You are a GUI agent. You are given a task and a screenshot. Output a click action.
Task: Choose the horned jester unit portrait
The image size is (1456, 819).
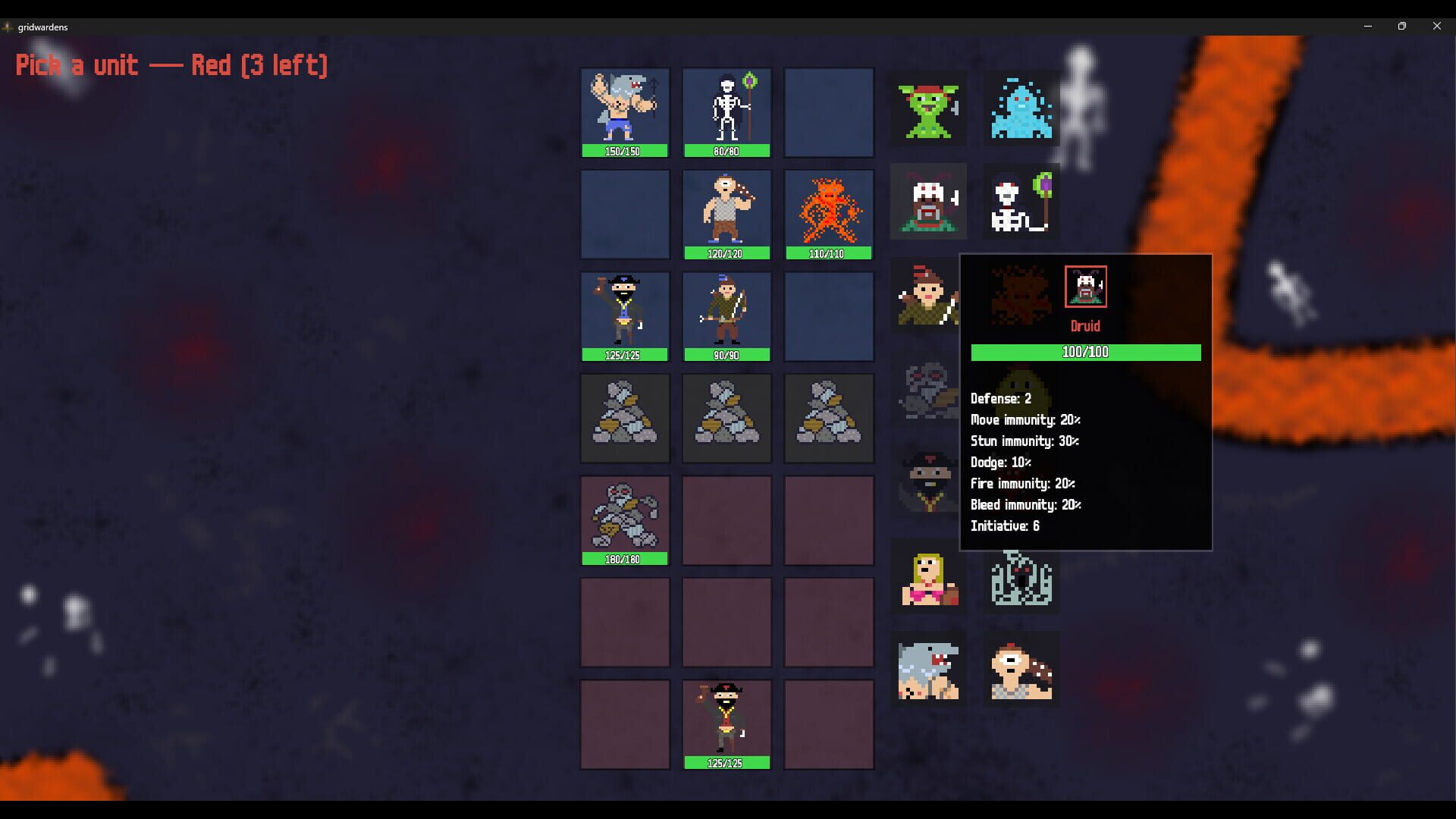[x=928, y=201]
